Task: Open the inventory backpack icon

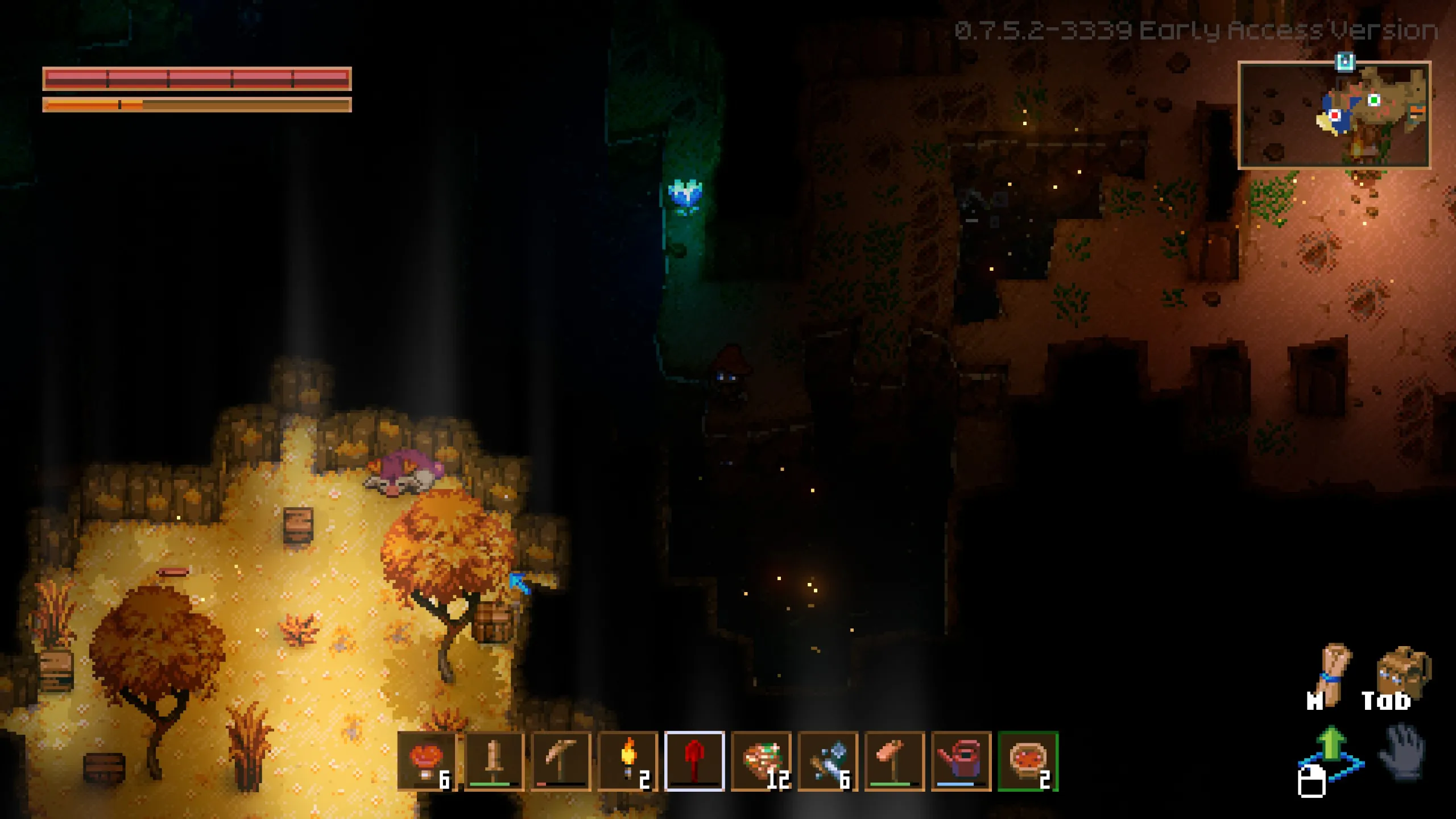Action: pyautogui.click(x=1403, y=671)
